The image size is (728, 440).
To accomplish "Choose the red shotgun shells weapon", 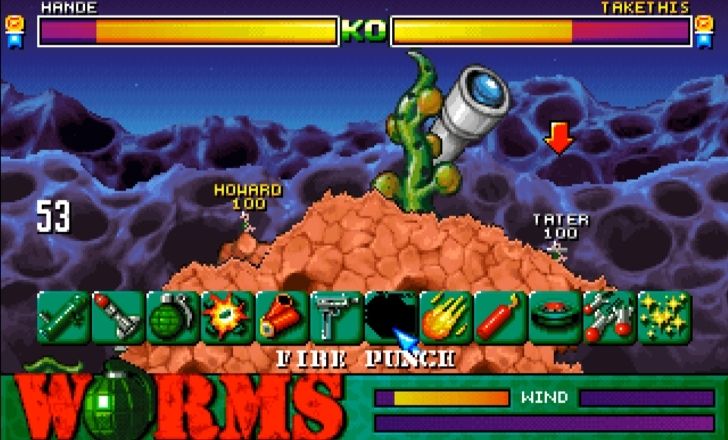I will pyautogui.click(x=282, y=316).
